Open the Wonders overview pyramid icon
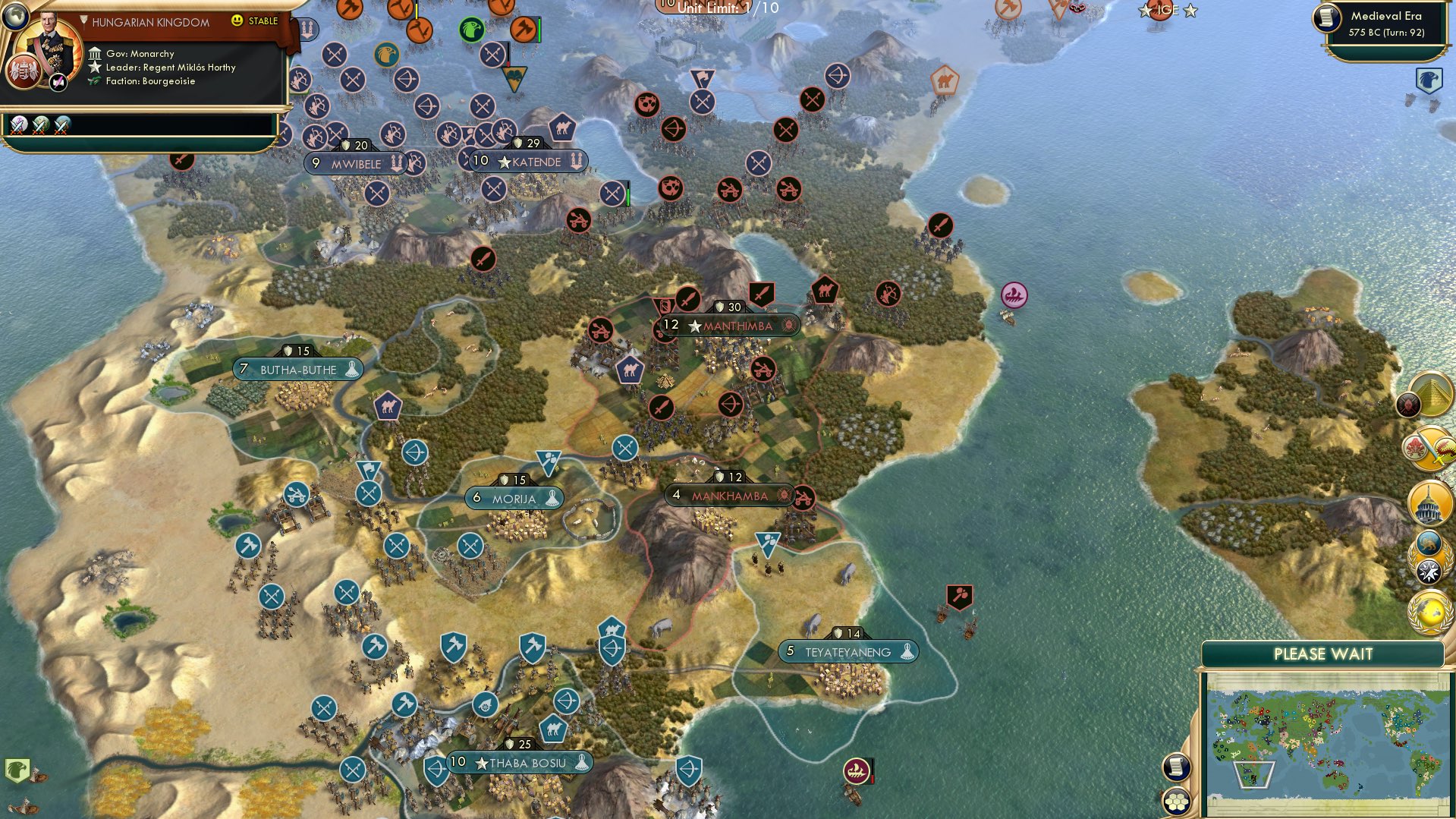This screenshot has height=819, width=1456. pyautogui.click(x=1432, y=392)
